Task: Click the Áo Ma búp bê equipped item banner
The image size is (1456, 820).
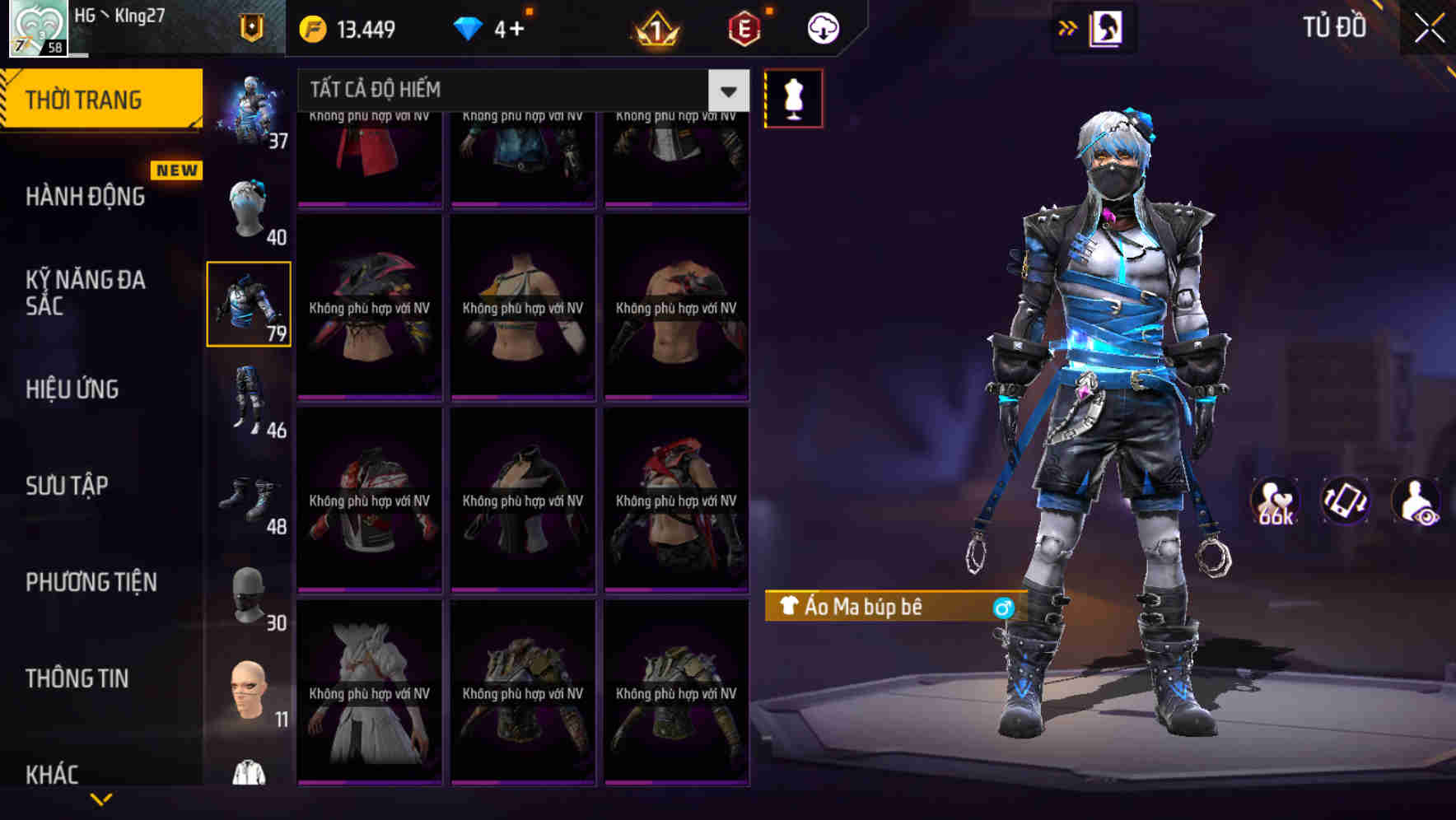Action: tap(881, 607)
